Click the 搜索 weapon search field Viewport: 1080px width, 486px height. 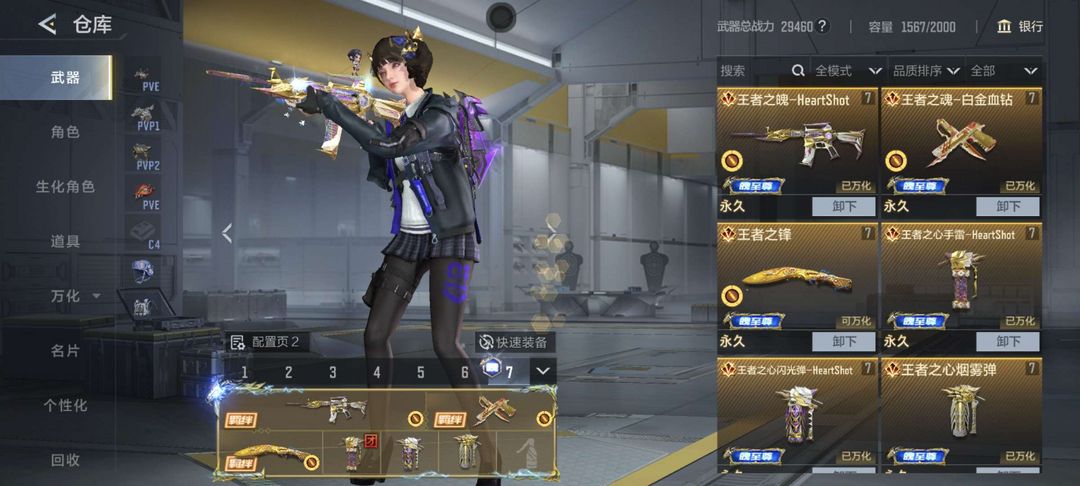click(x=750, y=71)
